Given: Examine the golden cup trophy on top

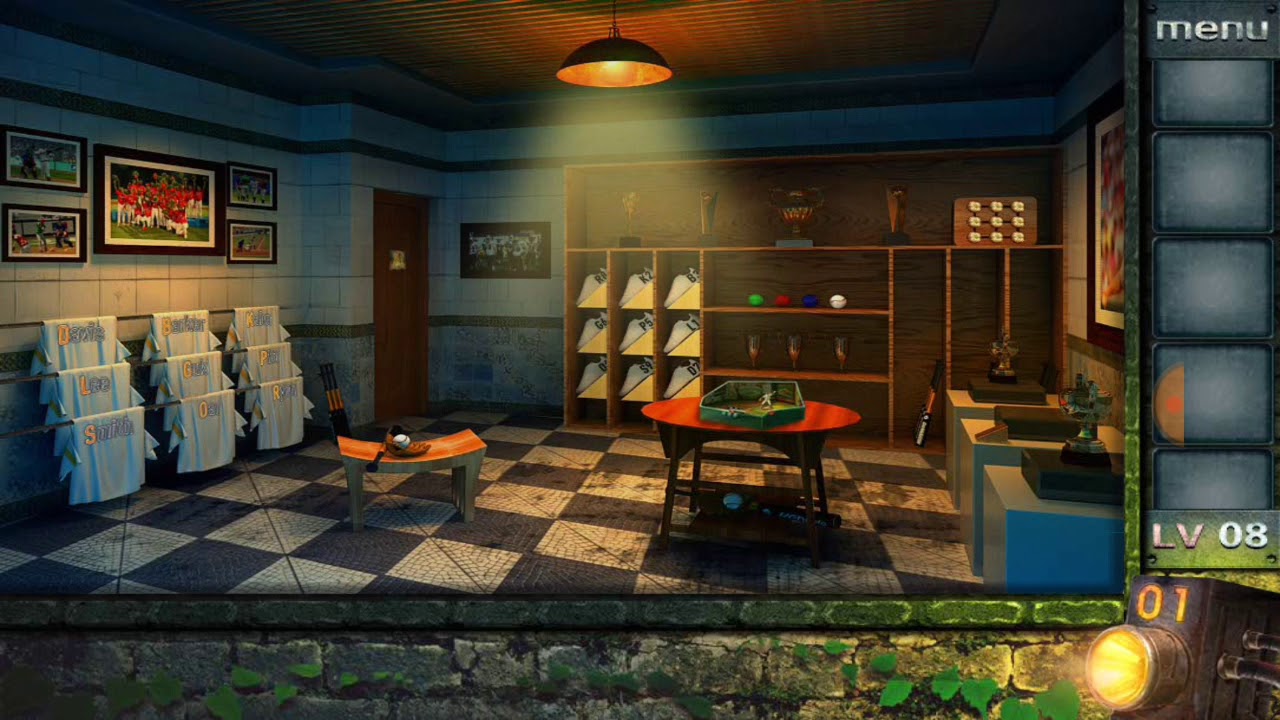Looking at the screenshot, I should coord(798,210).
